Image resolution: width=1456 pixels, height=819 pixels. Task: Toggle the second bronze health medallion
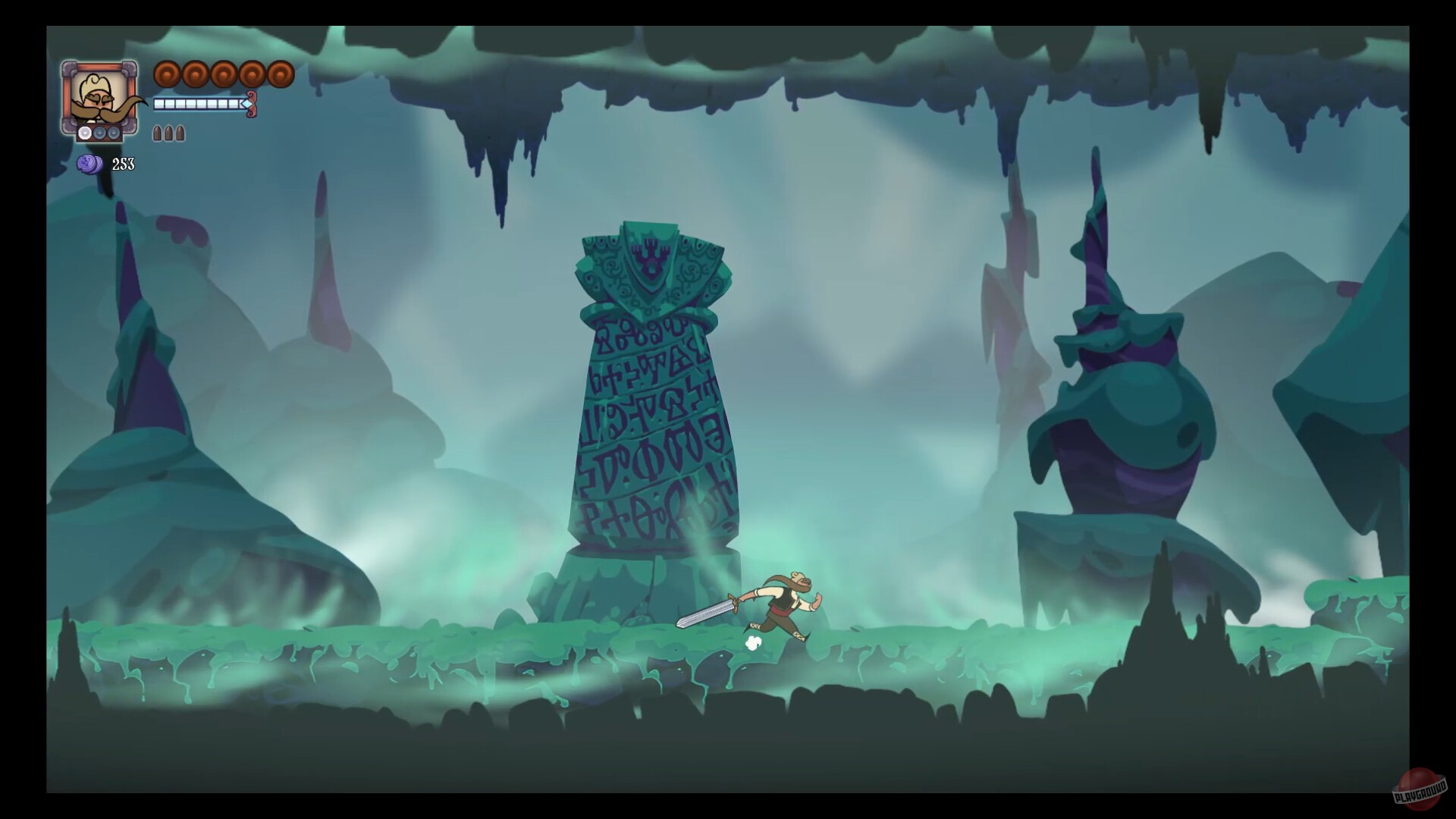click(x=196, y=74)
